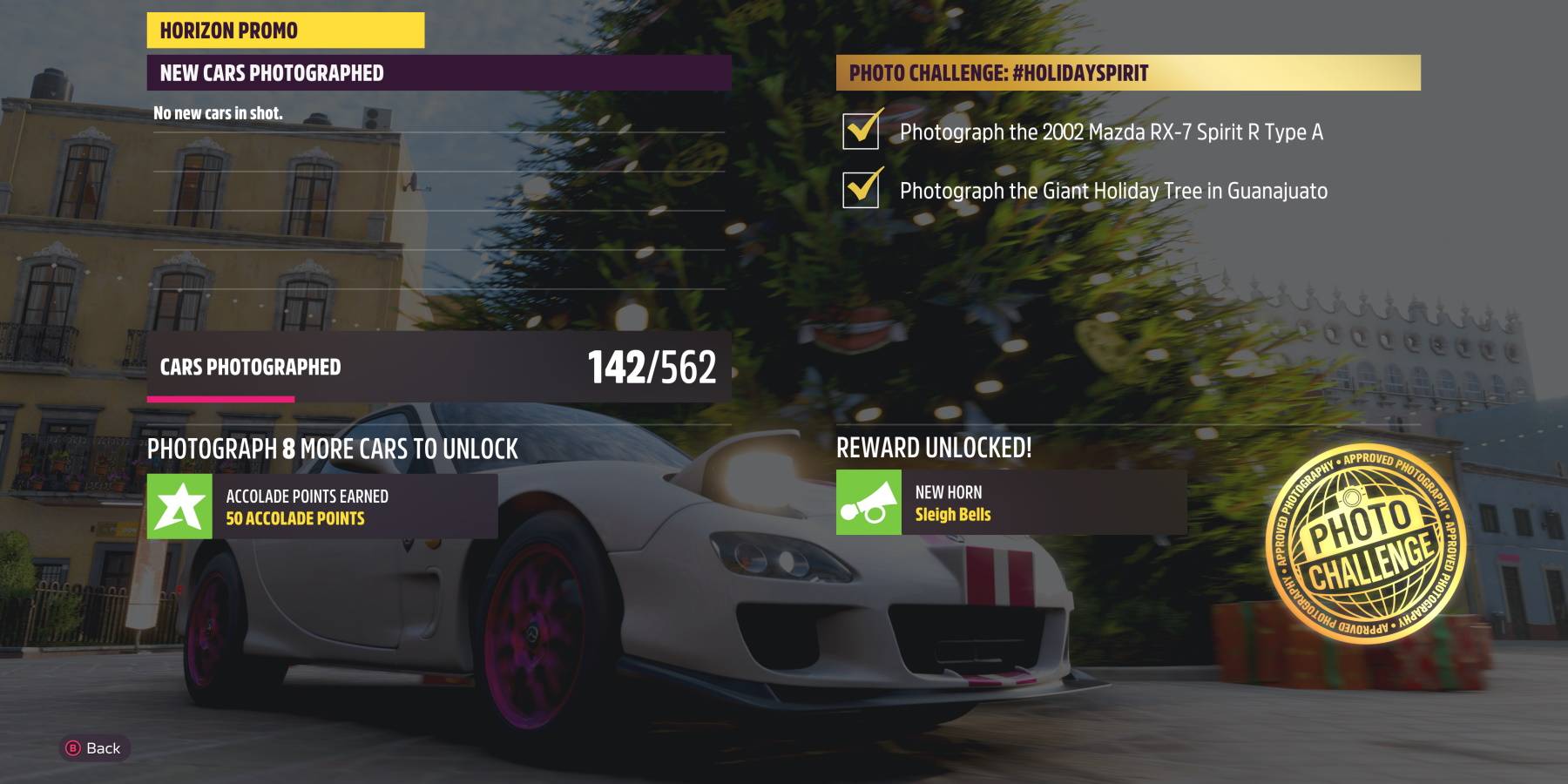Viewport: 1568px width, 784px height.
Task: Uncheck the first Photo Challenge objective
Action: point(861,129)
